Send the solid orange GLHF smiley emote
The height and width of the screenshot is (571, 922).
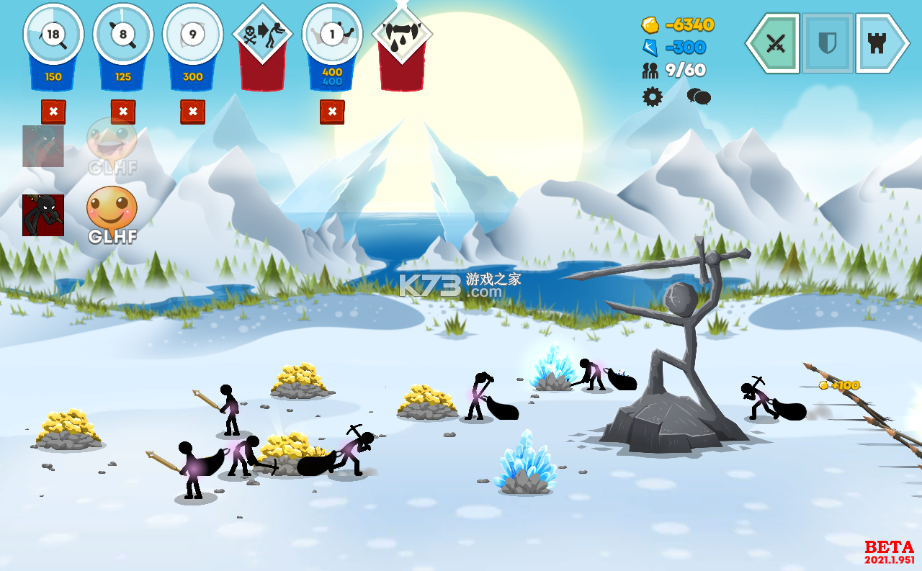(111, 210)
